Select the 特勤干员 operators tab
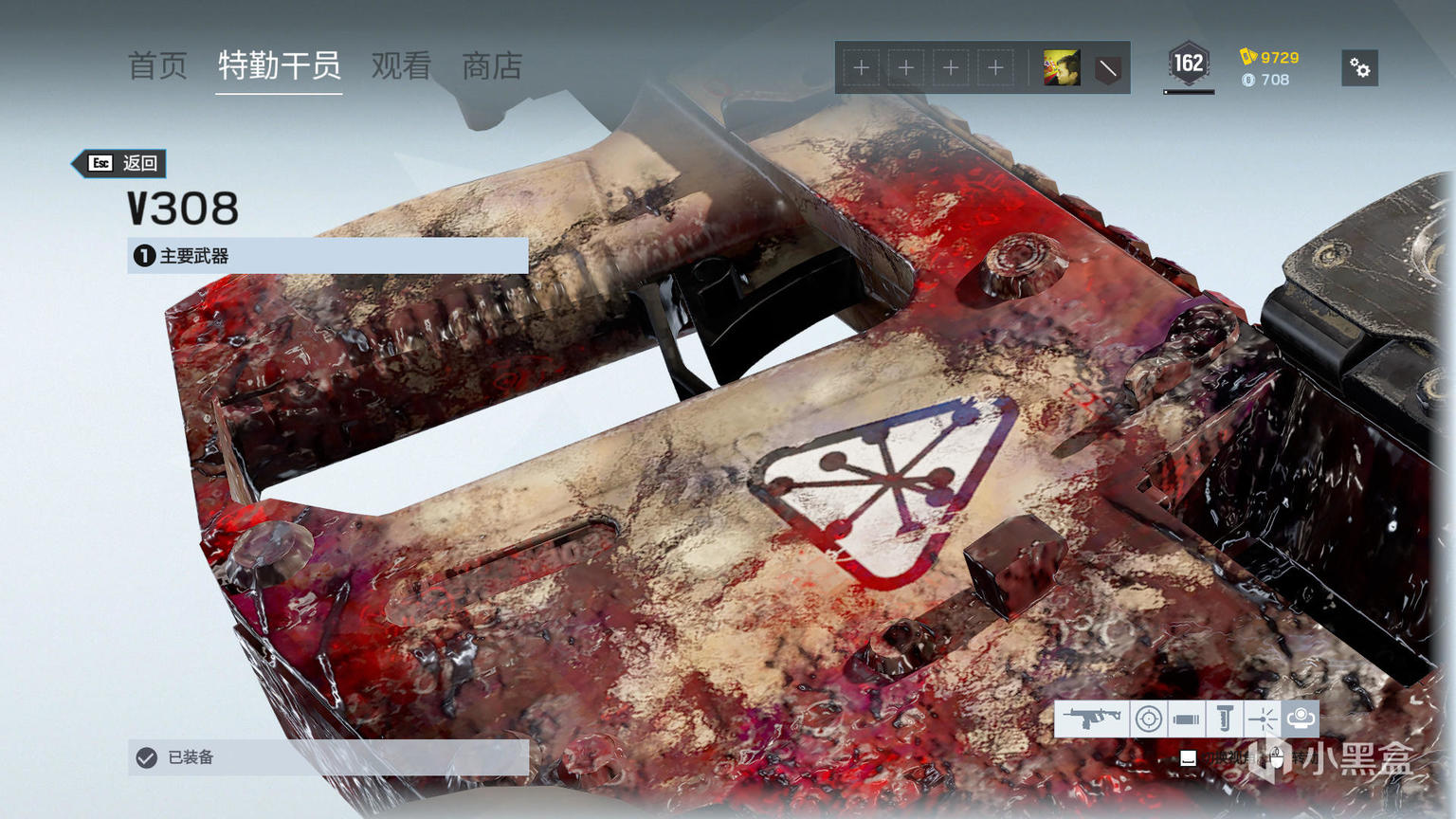1456x819 pixels. 279,66
